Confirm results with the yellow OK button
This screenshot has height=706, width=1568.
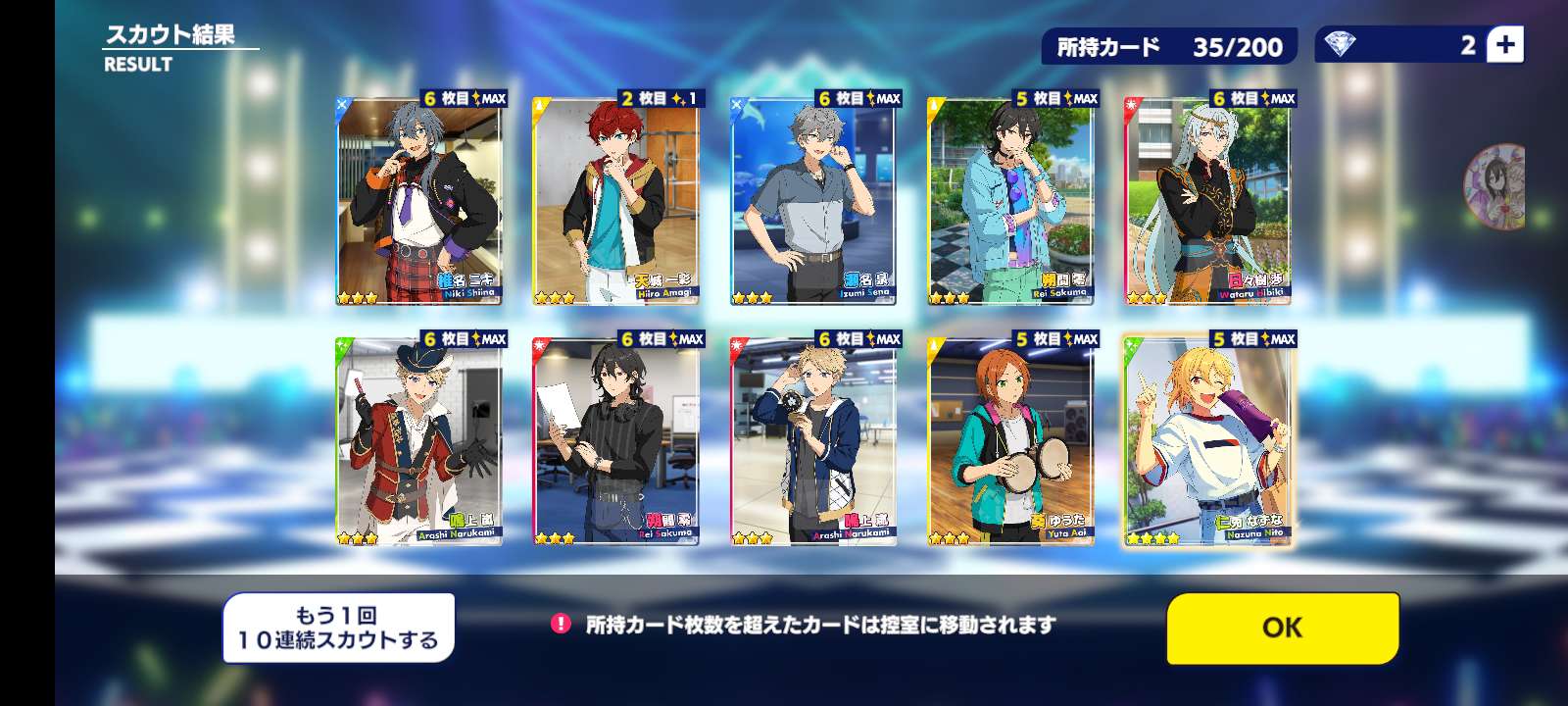1282,628
